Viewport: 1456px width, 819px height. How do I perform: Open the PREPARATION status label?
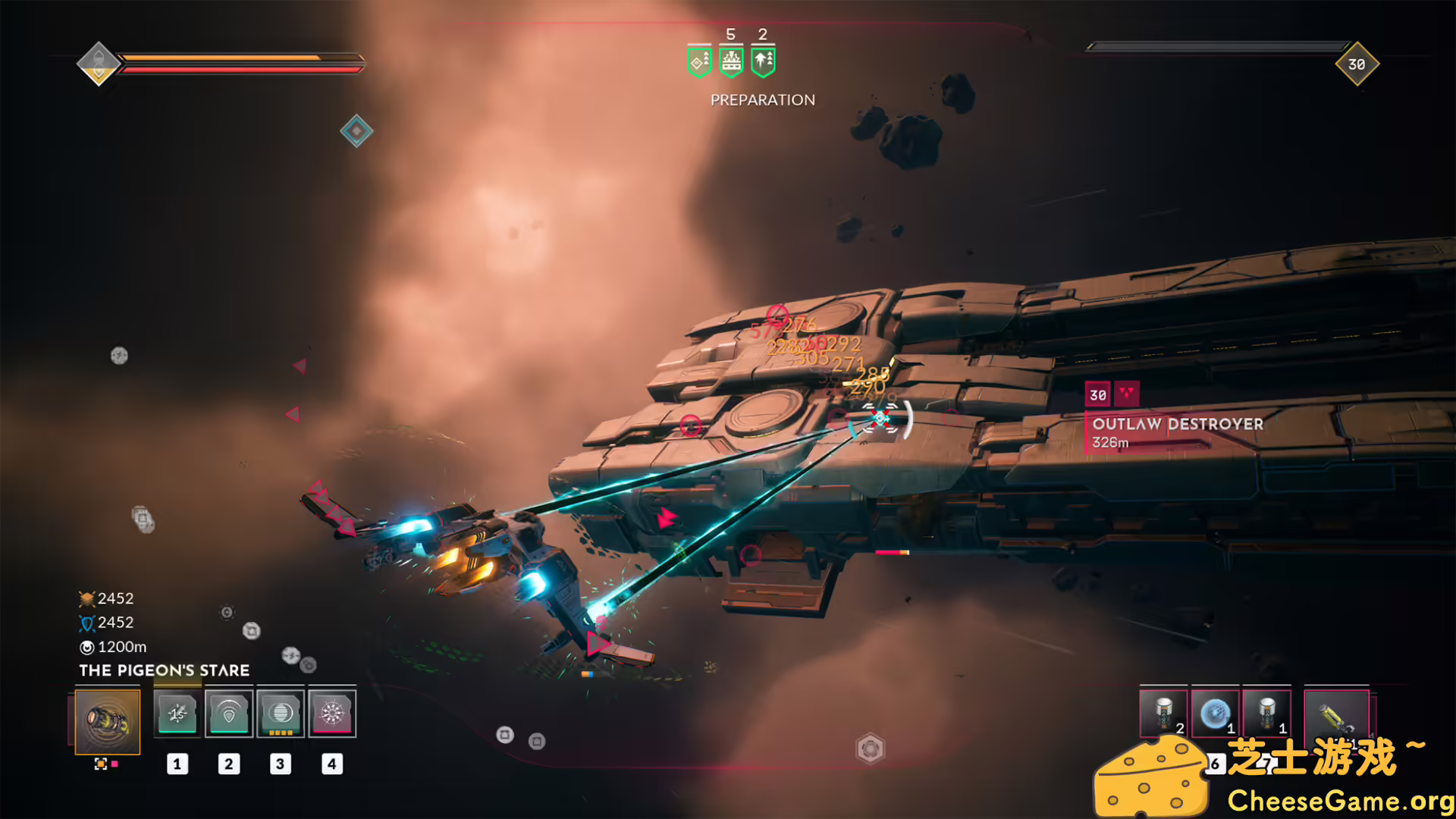(761, 99)
